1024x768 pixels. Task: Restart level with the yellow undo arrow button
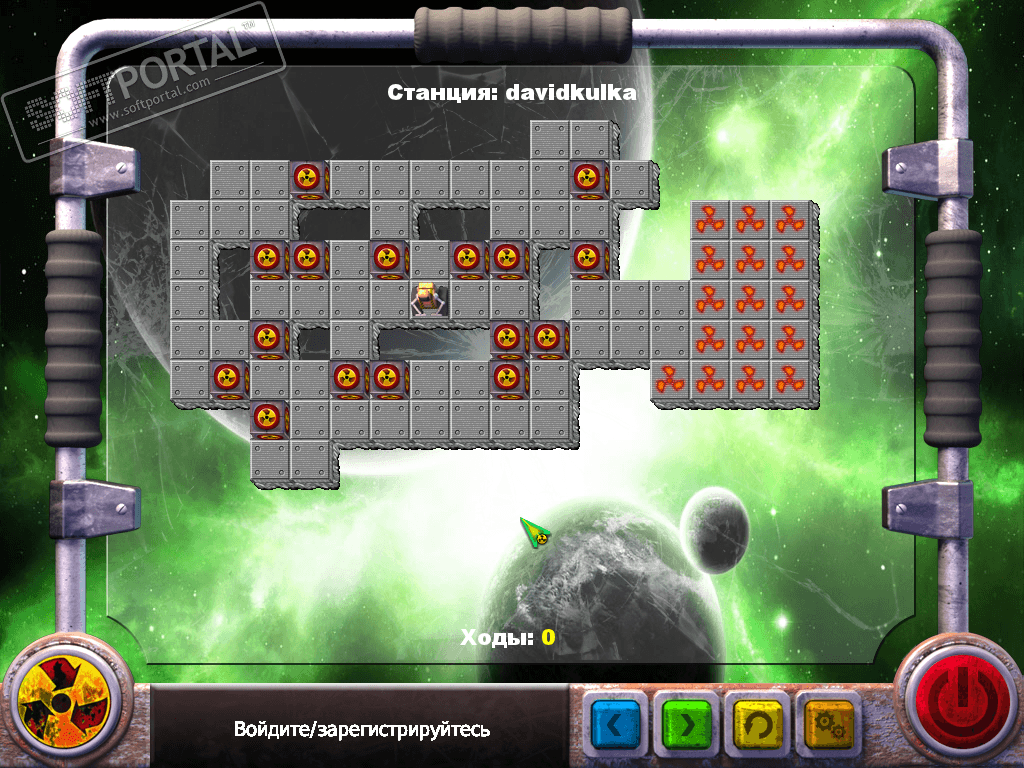point(758,723)
